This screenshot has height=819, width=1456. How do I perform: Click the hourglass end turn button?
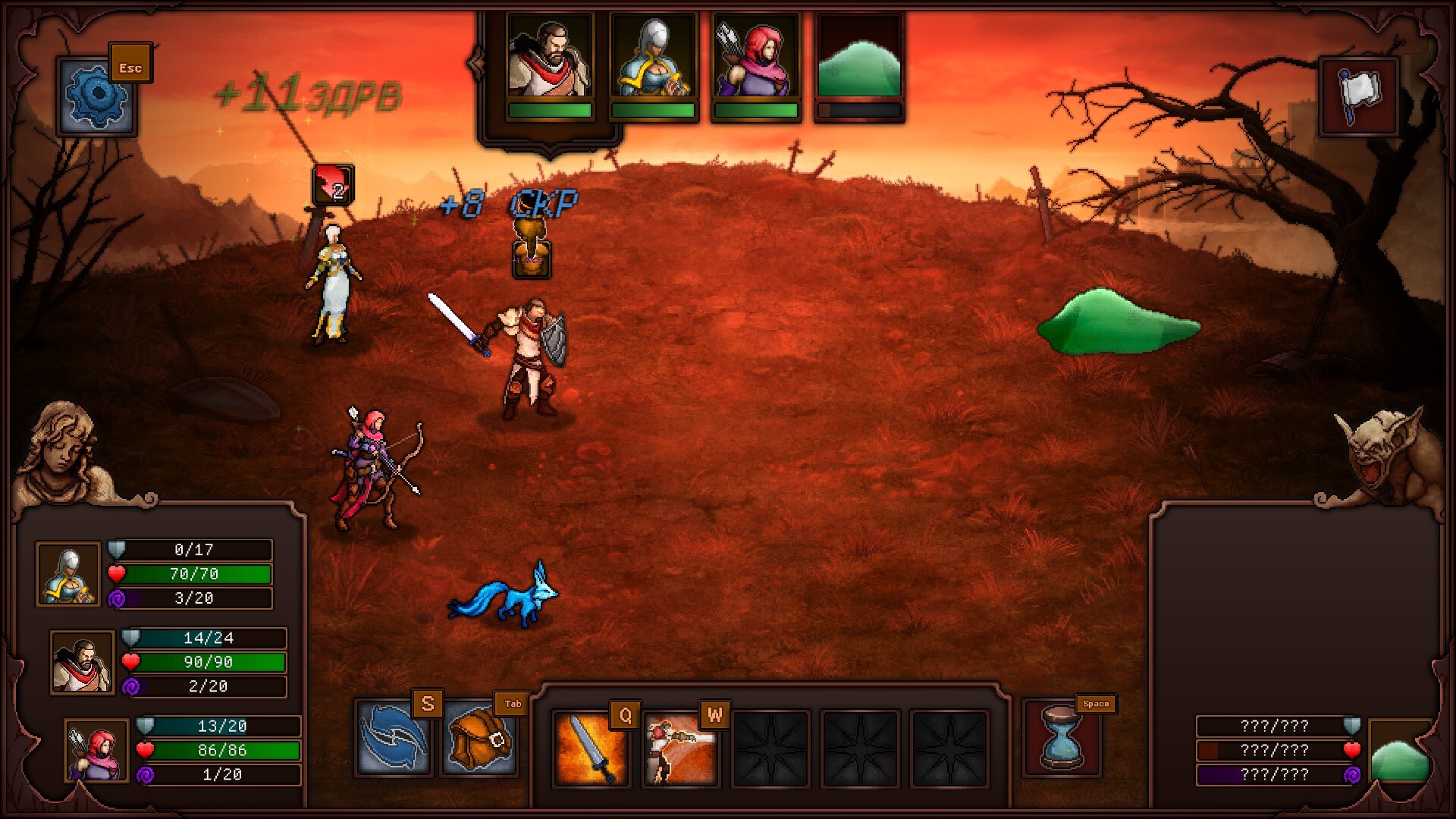(x=1061, y=737)
